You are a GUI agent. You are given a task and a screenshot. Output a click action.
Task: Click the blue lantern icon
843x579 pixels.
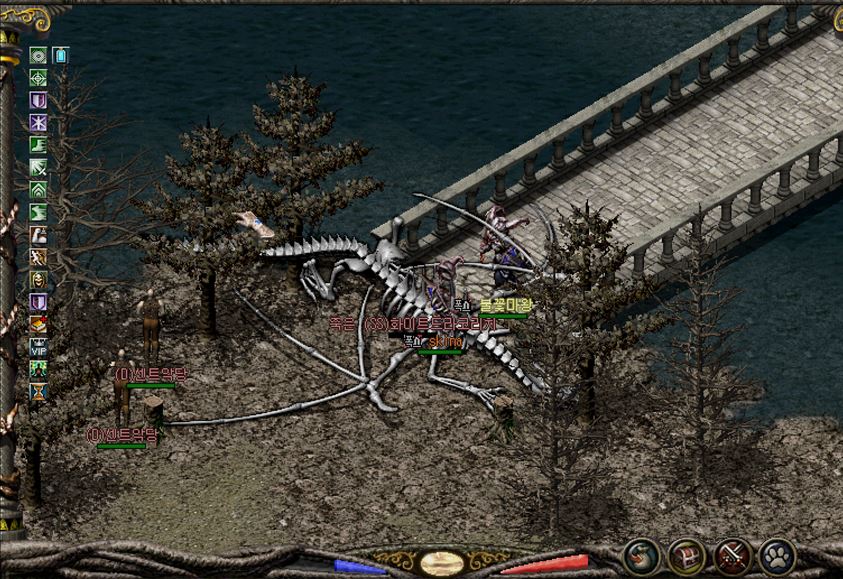(60, 55)
